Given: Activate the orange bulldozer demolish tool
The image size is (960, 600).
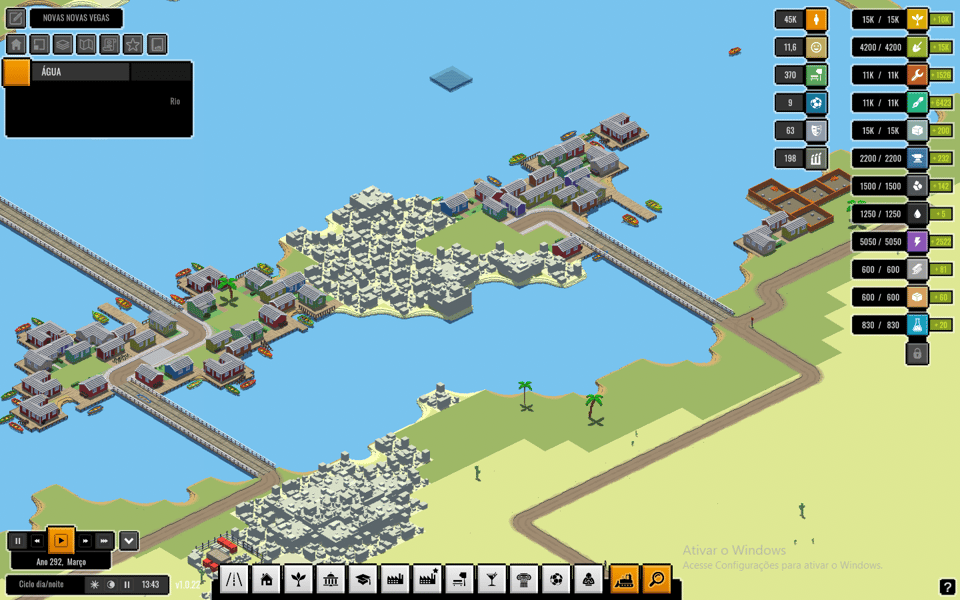Looking at the screenshot, I should (624, 579).
